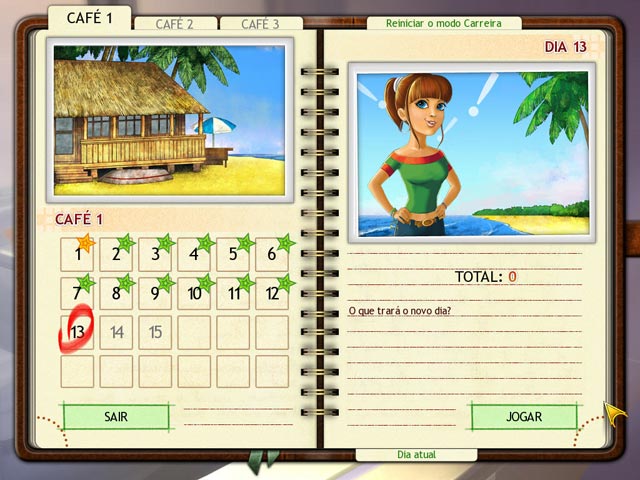Exit using the Sair button
This screenshot has height=480, width=640.
pyautogui.click(x=115, y=416)
